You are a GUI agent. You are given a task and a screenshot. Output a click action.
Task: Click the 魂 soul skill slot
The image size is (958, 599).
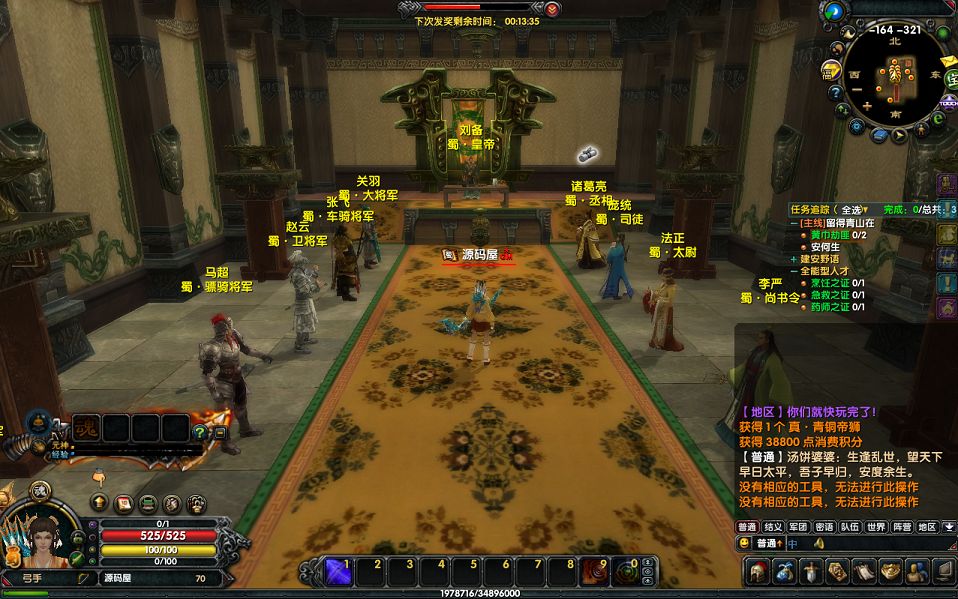(x=87, y=428)
